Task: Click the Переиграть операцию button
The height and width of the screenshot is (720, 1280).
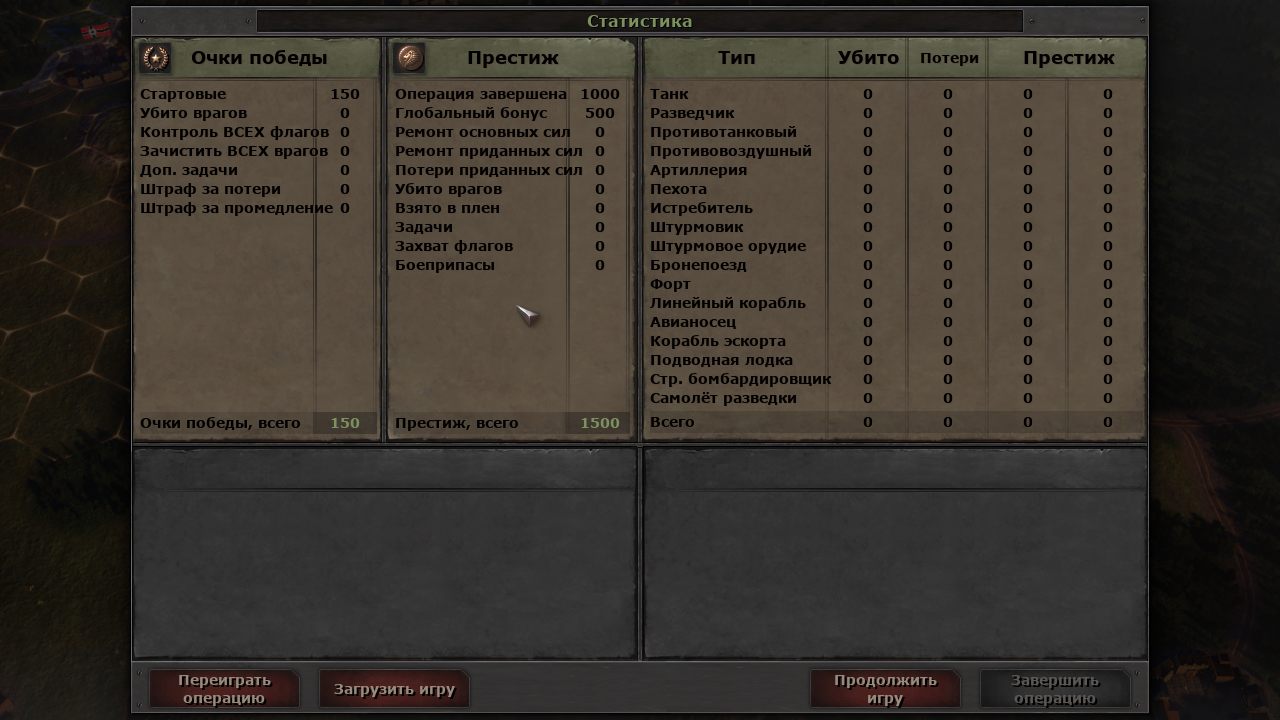Action: click(x=224, y=688)
